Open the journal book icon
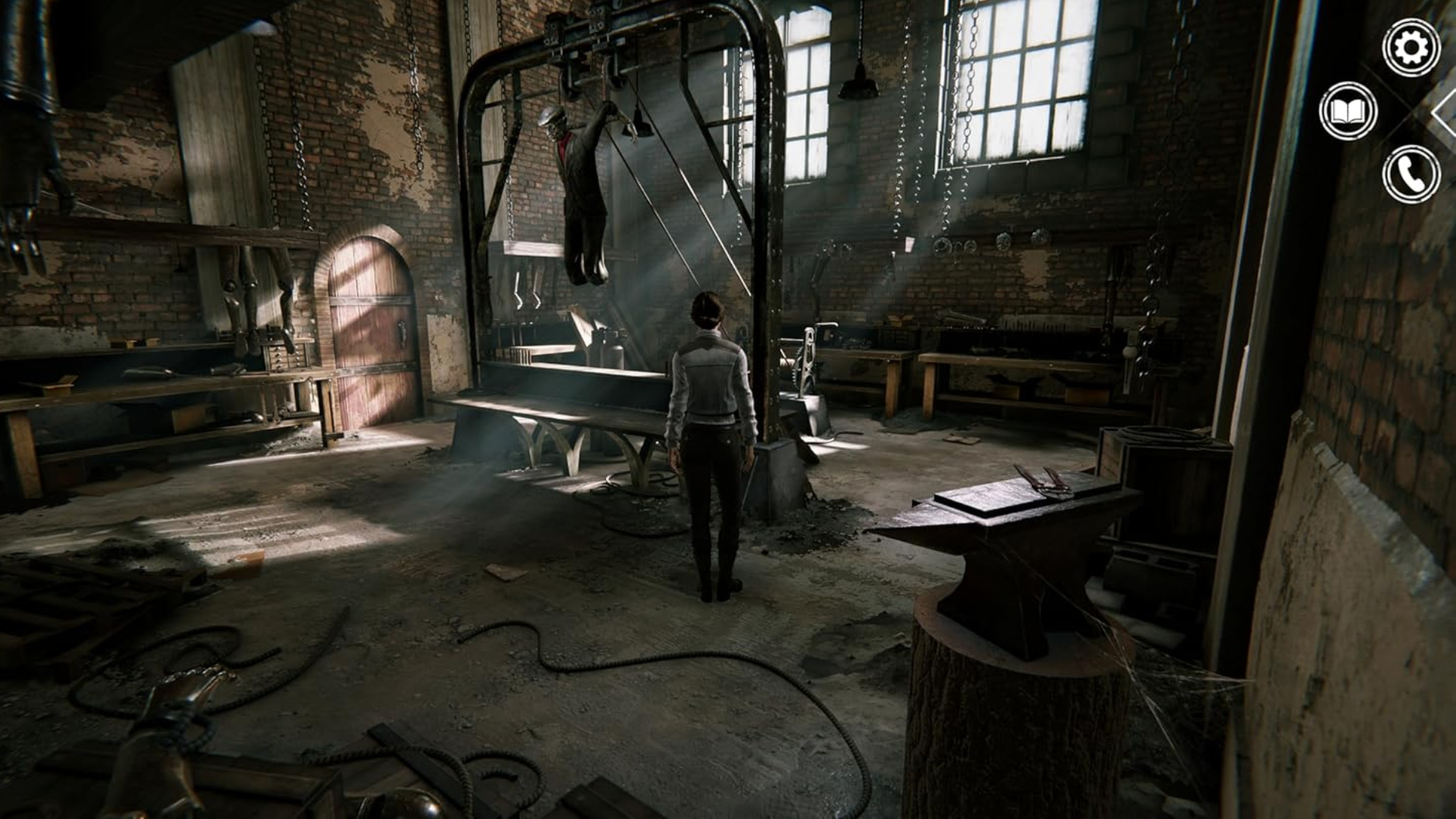The image size is (1456, 819). pos(1348,111)
